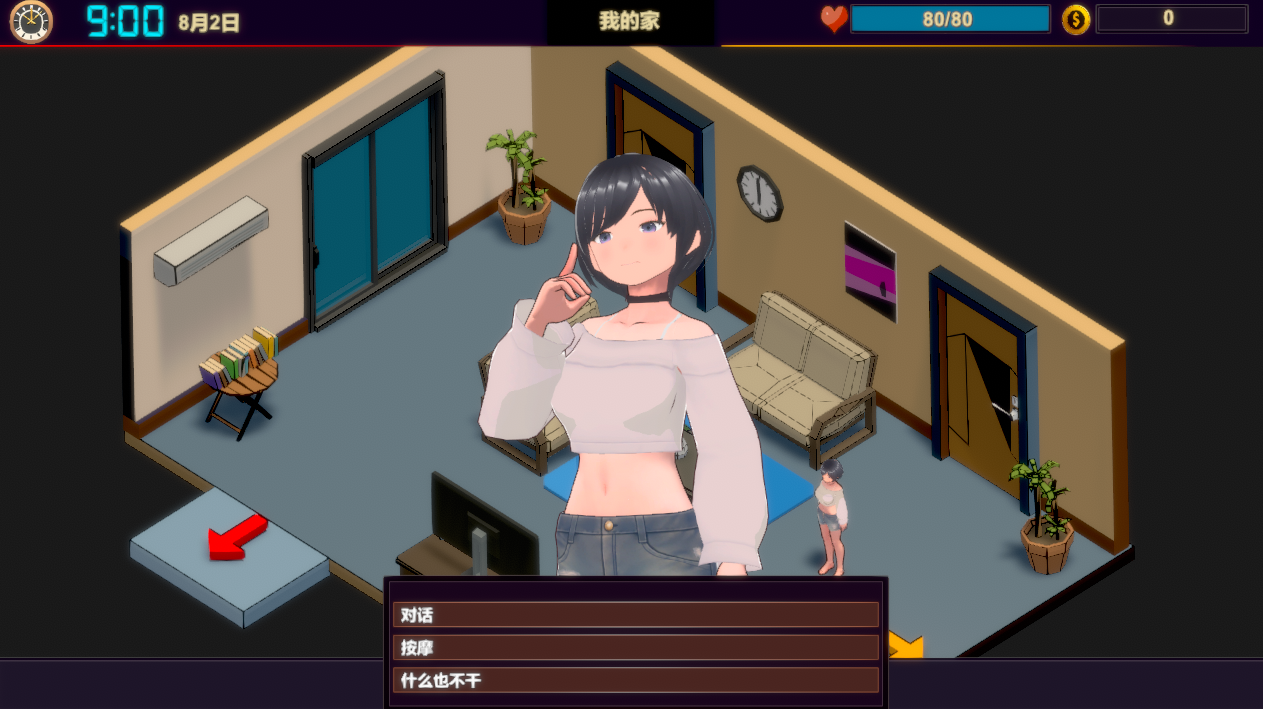Click the gold coin money icon
This screenshot has width=1263, height=709.
[x=1076, y=19]
